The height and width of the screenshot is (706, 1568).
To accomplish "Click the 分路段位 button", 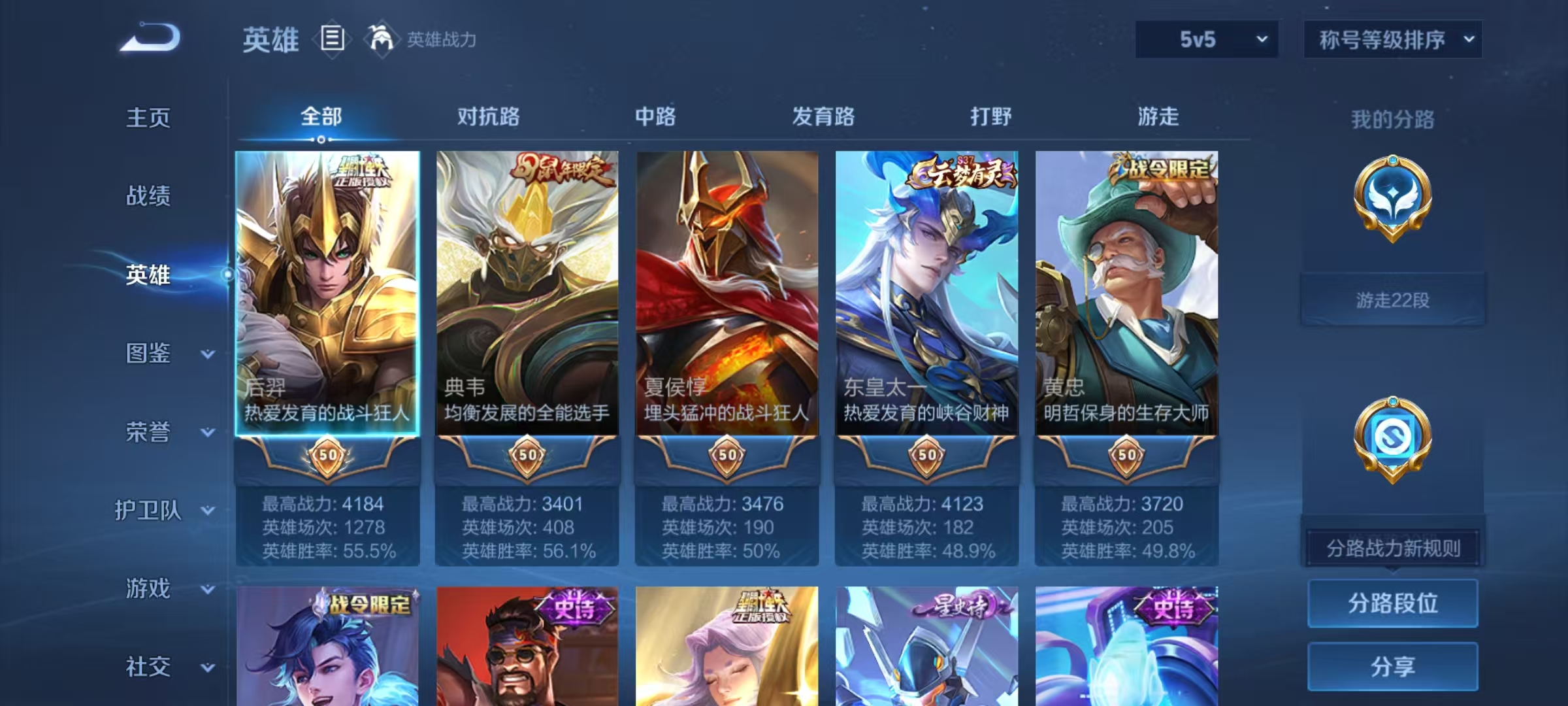I will [x=1393, y=603].
